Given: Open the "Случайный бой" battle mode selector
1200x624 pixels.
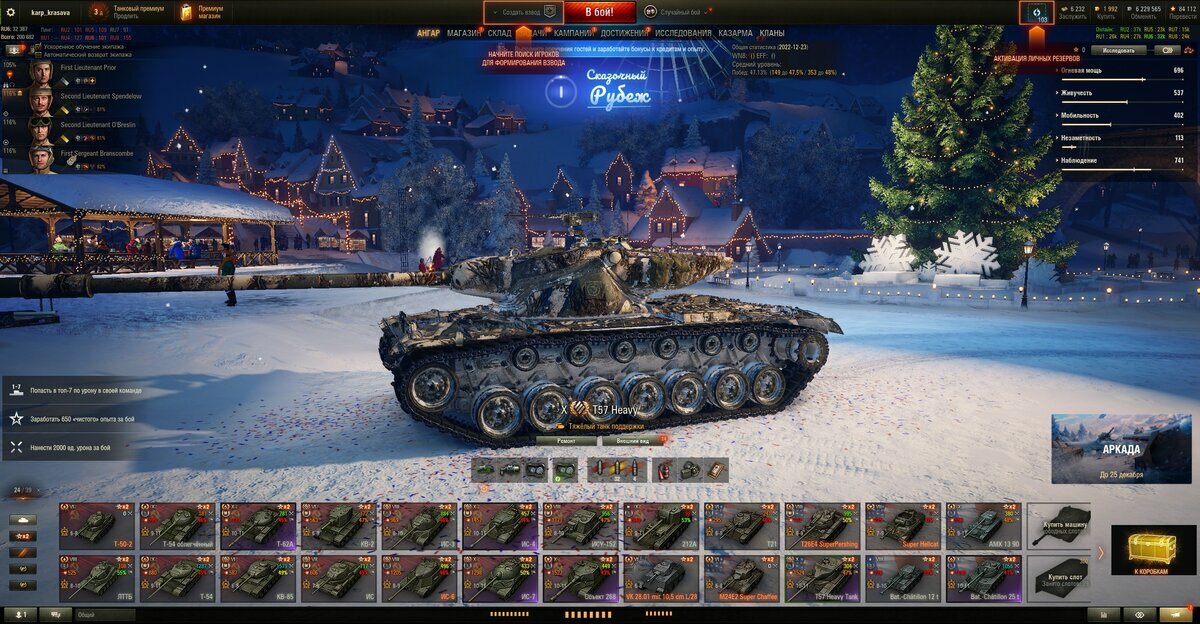Looking at the screenshot, I should [x=679, y=12].
